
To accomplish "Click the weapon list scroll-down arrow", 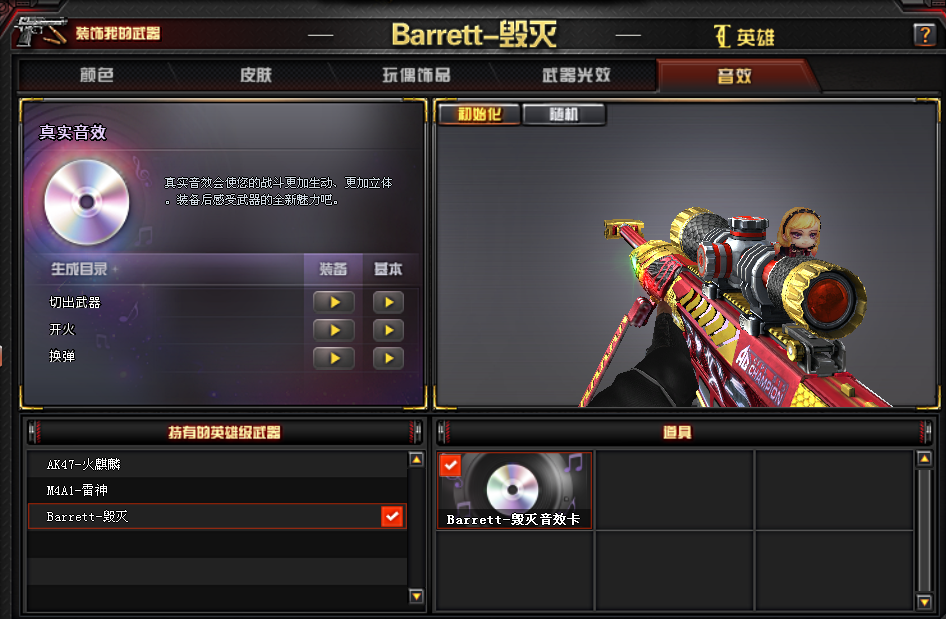I will pyautogui.click(x=417, y=597).
